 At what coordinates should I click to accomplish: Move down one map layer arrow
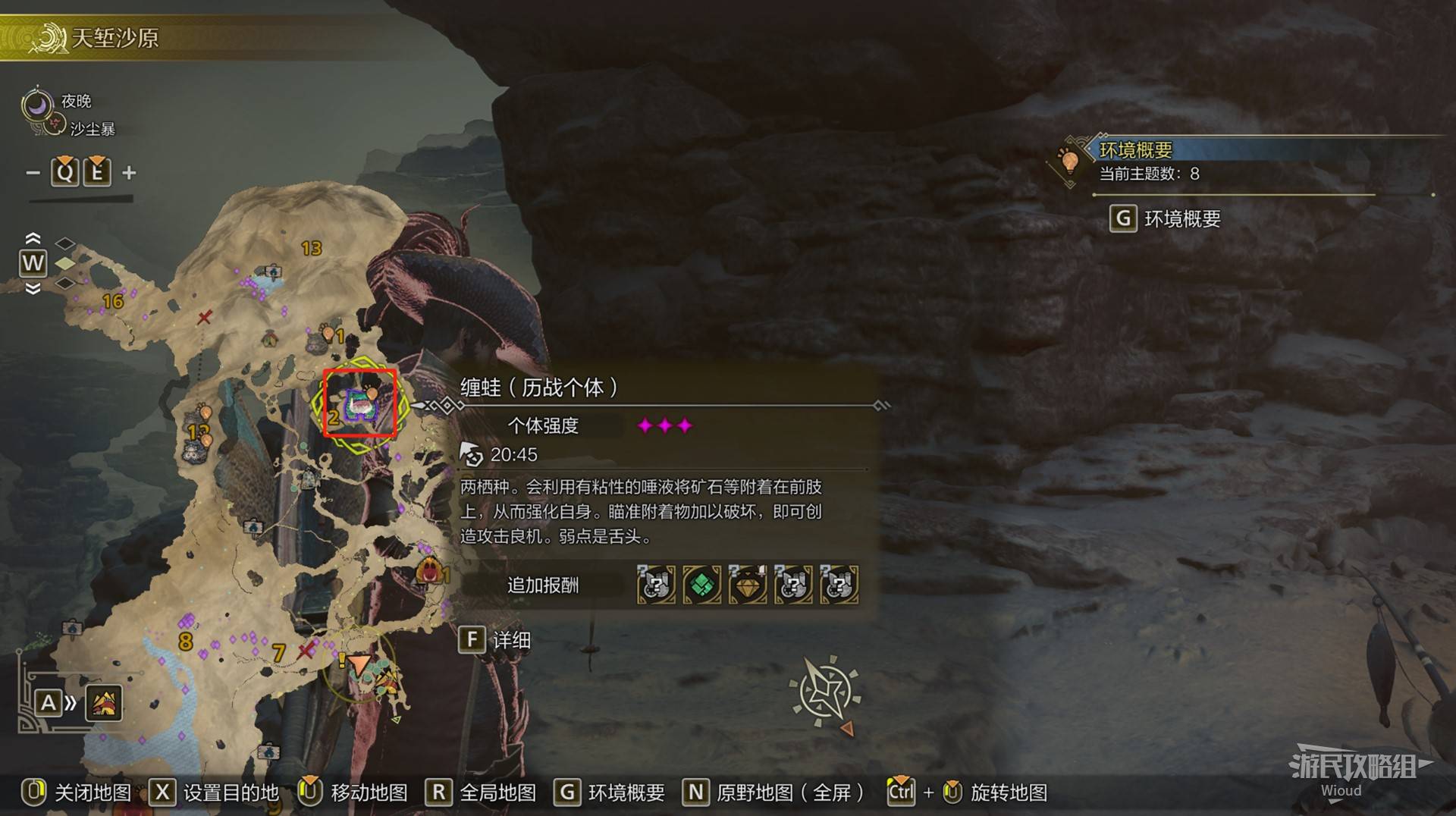[33, 289]
